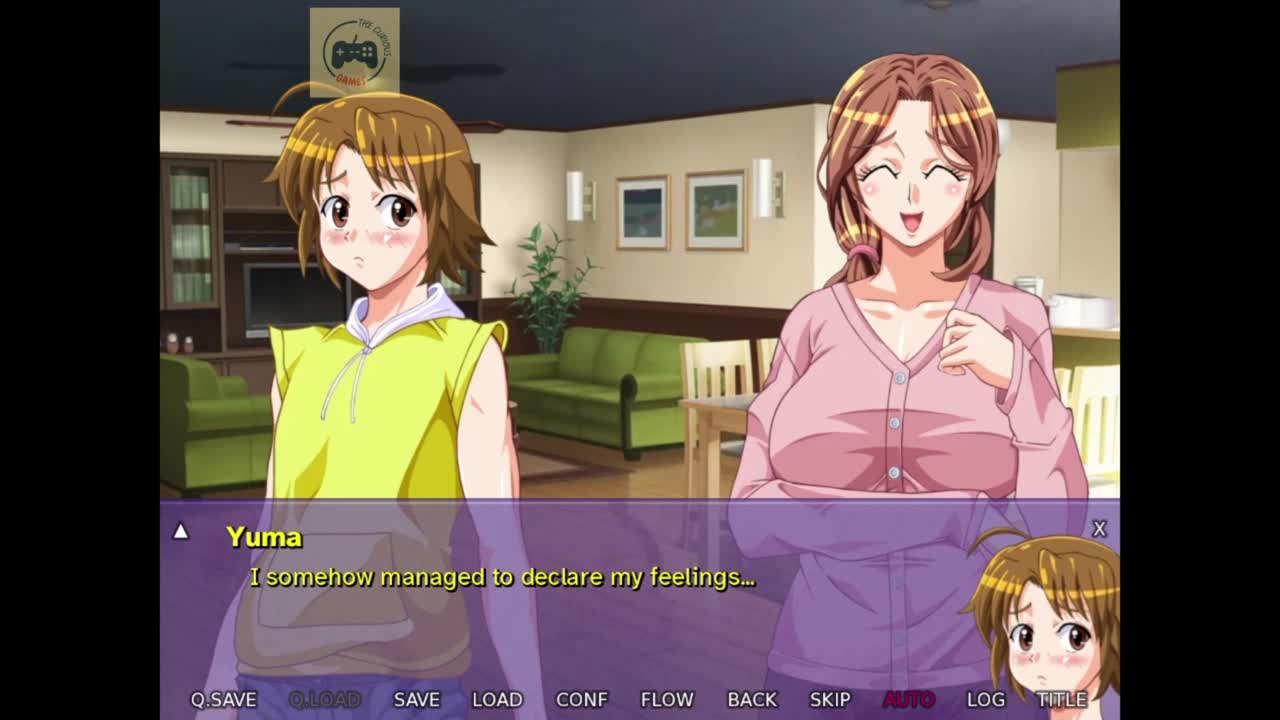Show the FLOW chart

coord(667,700)
